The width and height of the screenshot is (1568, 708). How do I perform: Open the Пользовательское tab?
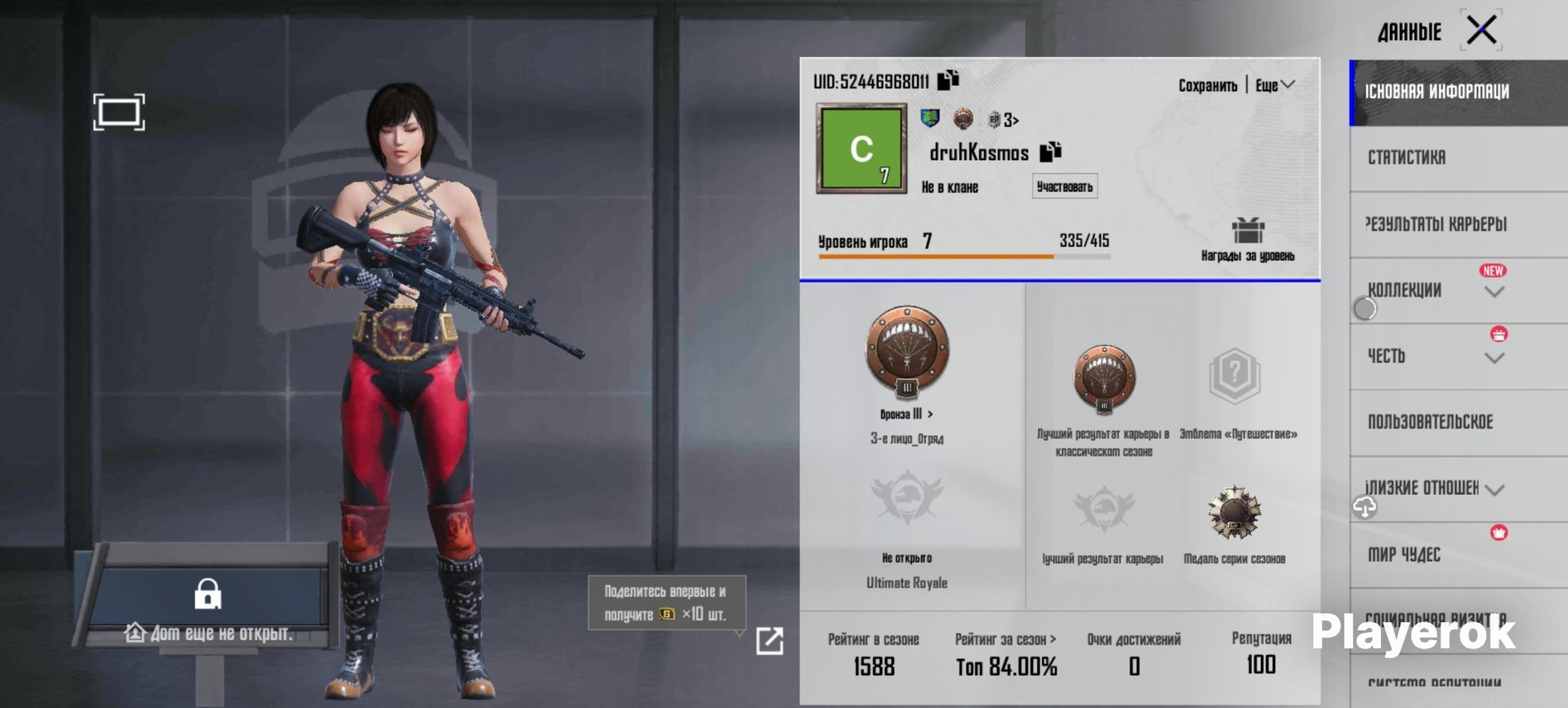(x=1430, y=422)
